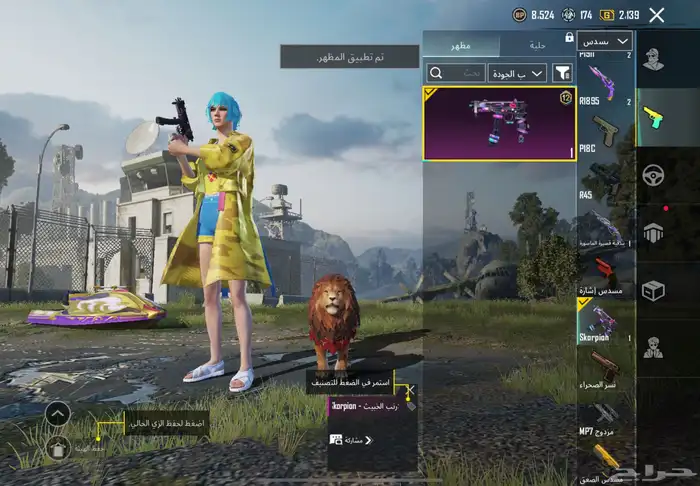The image size is (700, 486).
Task: Close the inventory screen
Action: pyautogui.click(x=656, y=15)
